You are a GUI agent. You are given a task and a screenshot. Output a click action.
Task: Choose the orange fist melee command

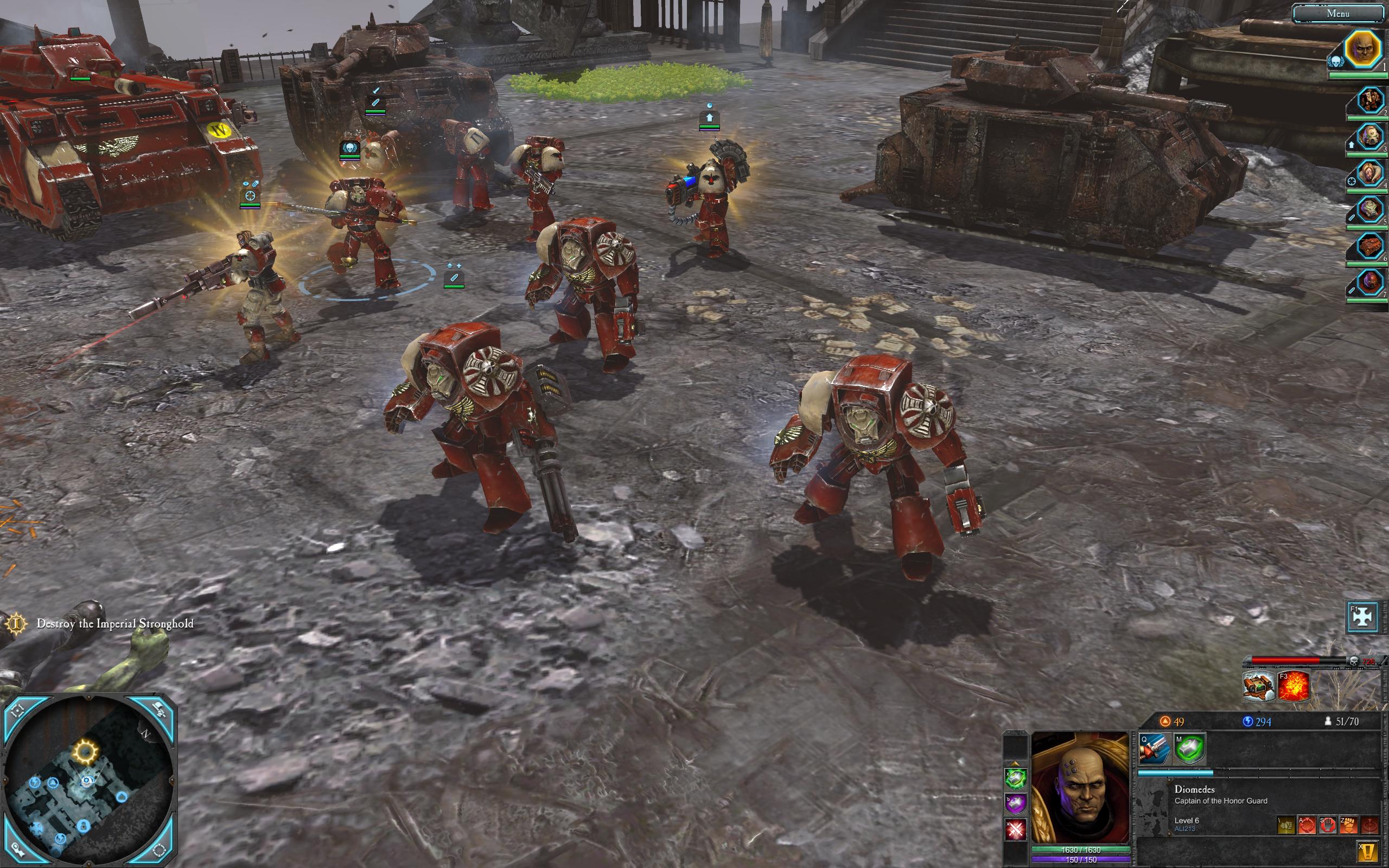1348,825
